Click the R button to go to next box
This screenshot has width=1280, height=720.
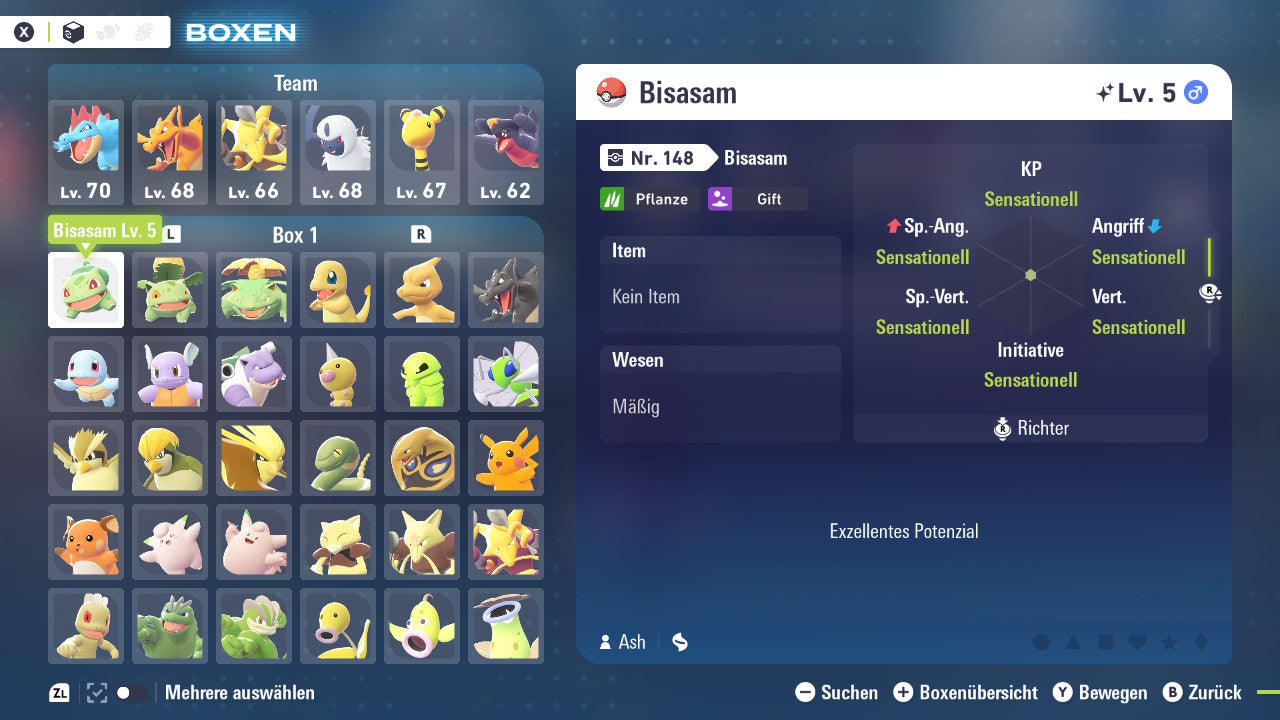pyautogui.click(x=420, y=235)
